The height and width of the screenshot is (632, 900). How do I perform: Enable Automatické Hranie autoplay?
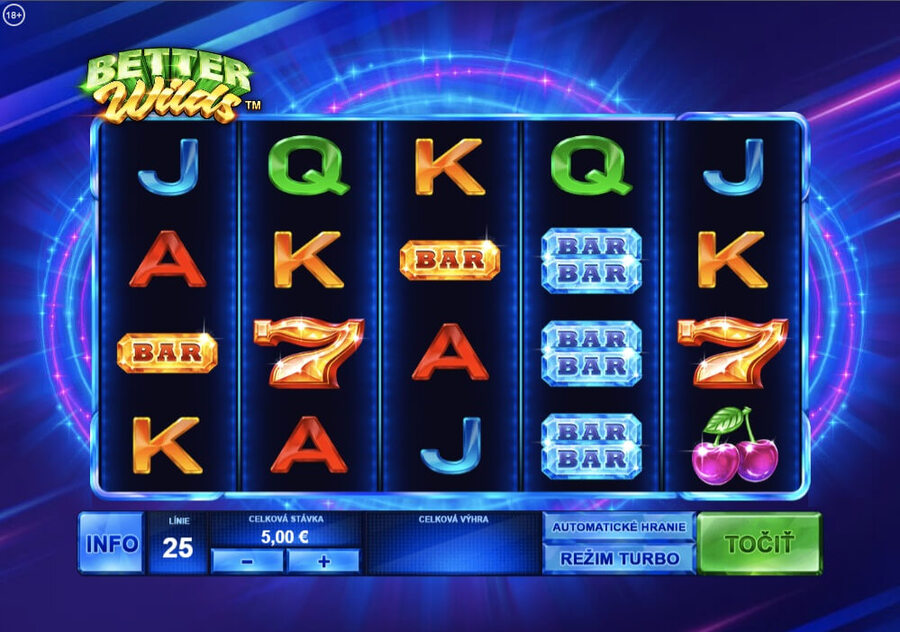[x=618, y=527]
